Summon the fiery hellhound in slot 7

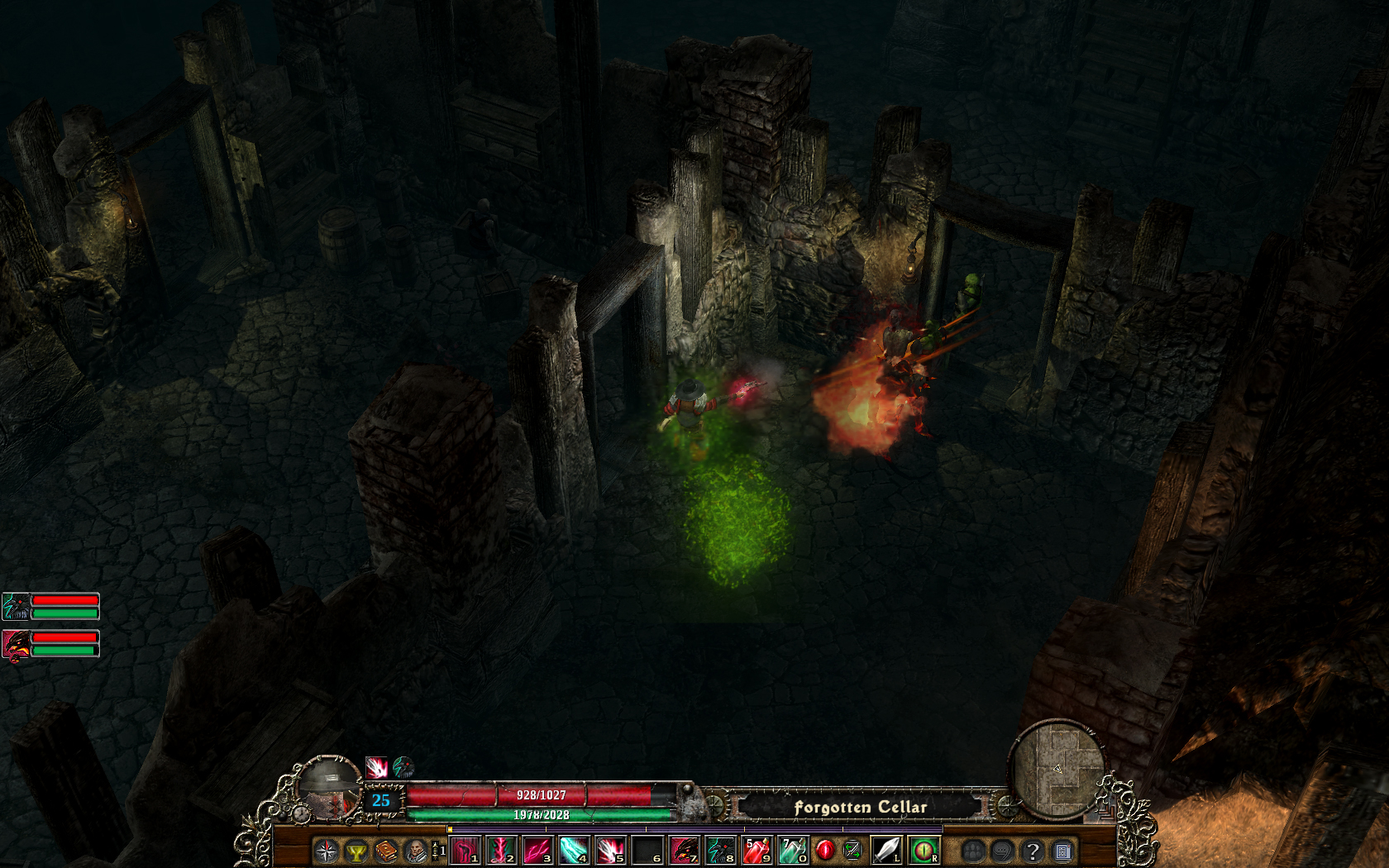click(x=684, y=850)
